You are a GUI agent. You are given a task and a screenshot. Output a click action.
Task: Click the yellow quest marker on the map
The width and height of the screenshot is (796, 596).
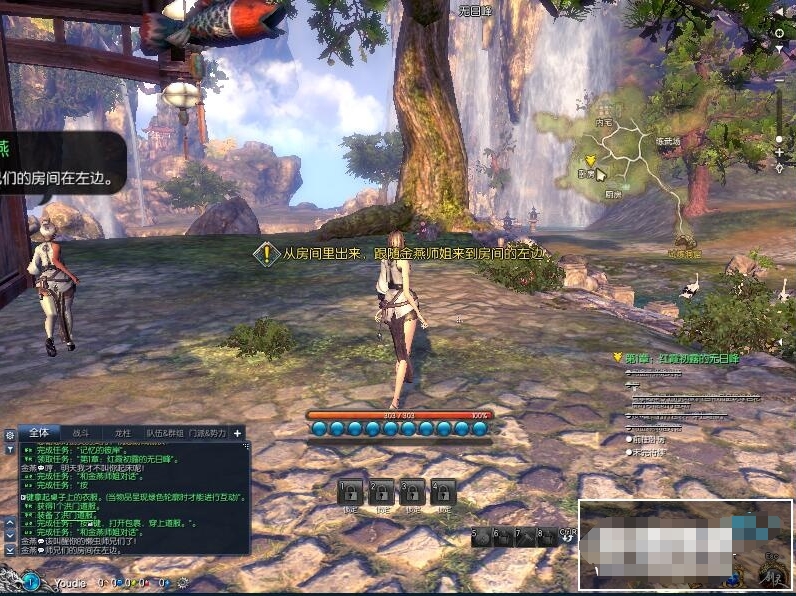pyautogui.click(x=590, y=159)
